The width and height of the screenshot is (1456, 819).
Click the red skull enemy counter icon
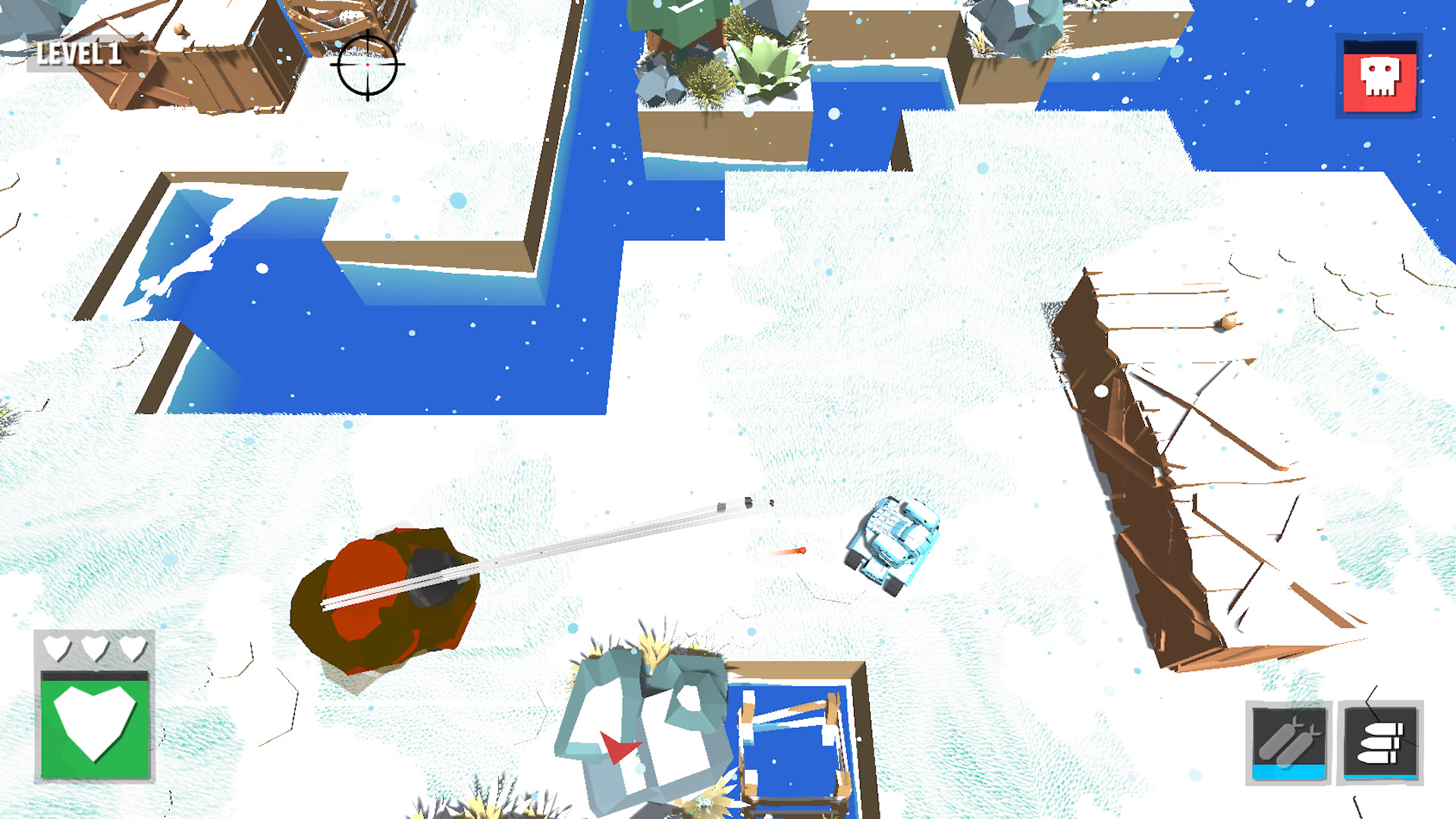[1380, 76]
